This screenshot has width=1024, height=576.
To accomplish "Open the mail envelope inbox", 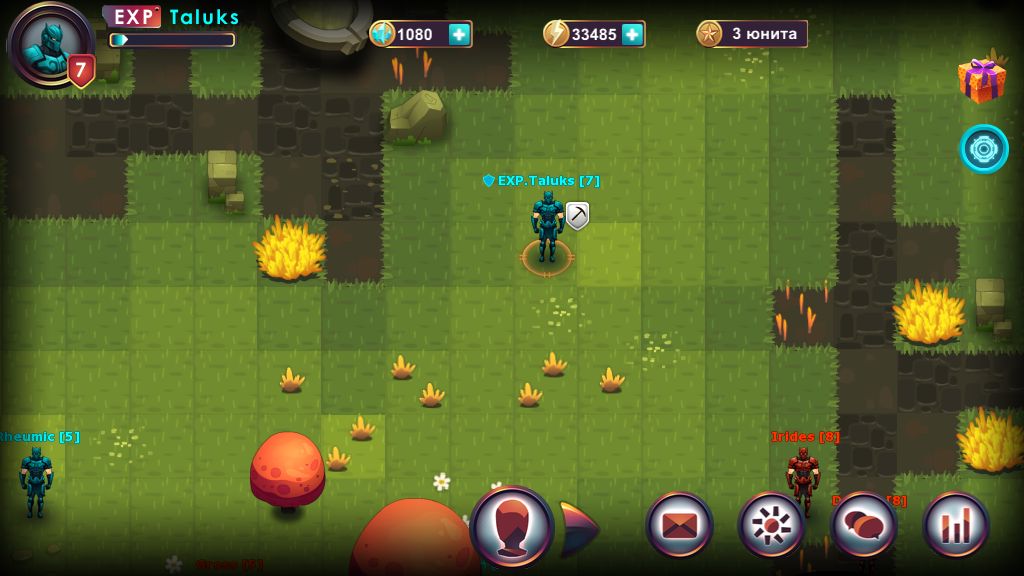I will point(679,526).
